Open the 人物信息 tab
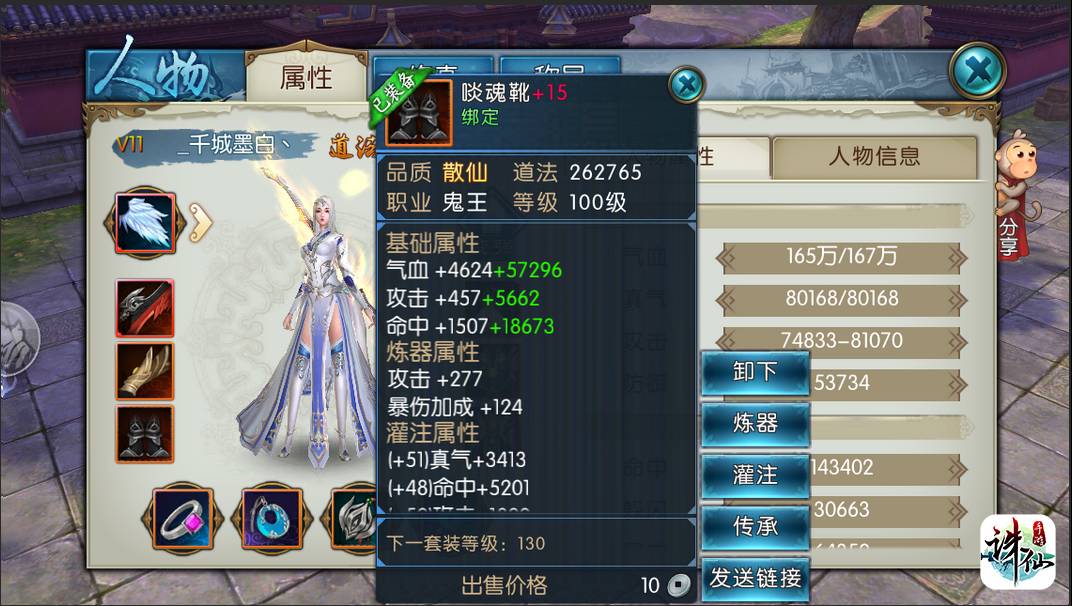1072x606 pixels. [873, 157]
